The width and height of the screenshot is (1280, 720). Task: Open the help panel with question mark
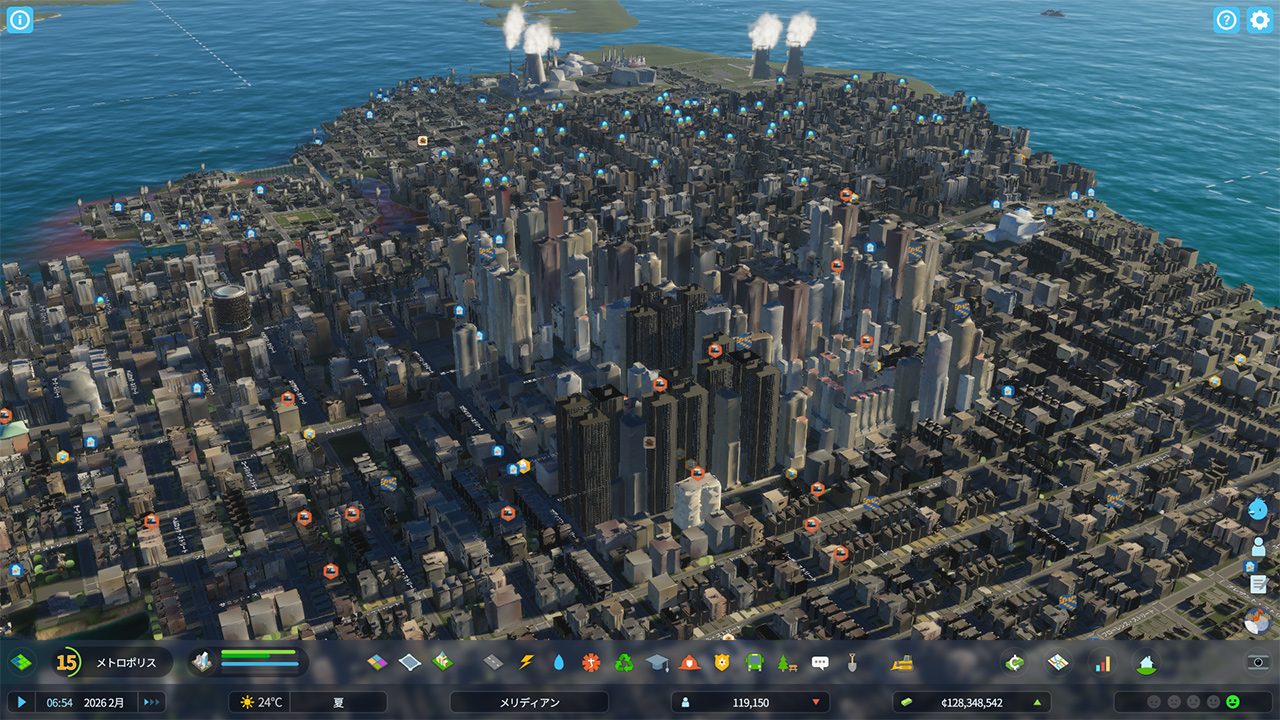(x=1227, y=20)
